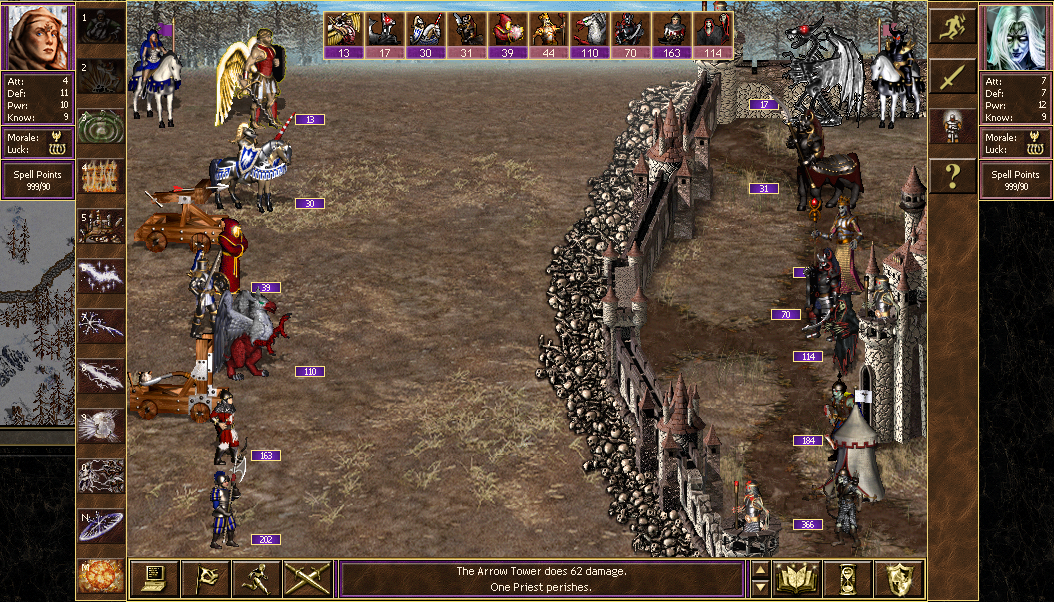Toggle auto-combat crossed swords button
Viewport: 1054px width, 602px height.
click(307, 578)
